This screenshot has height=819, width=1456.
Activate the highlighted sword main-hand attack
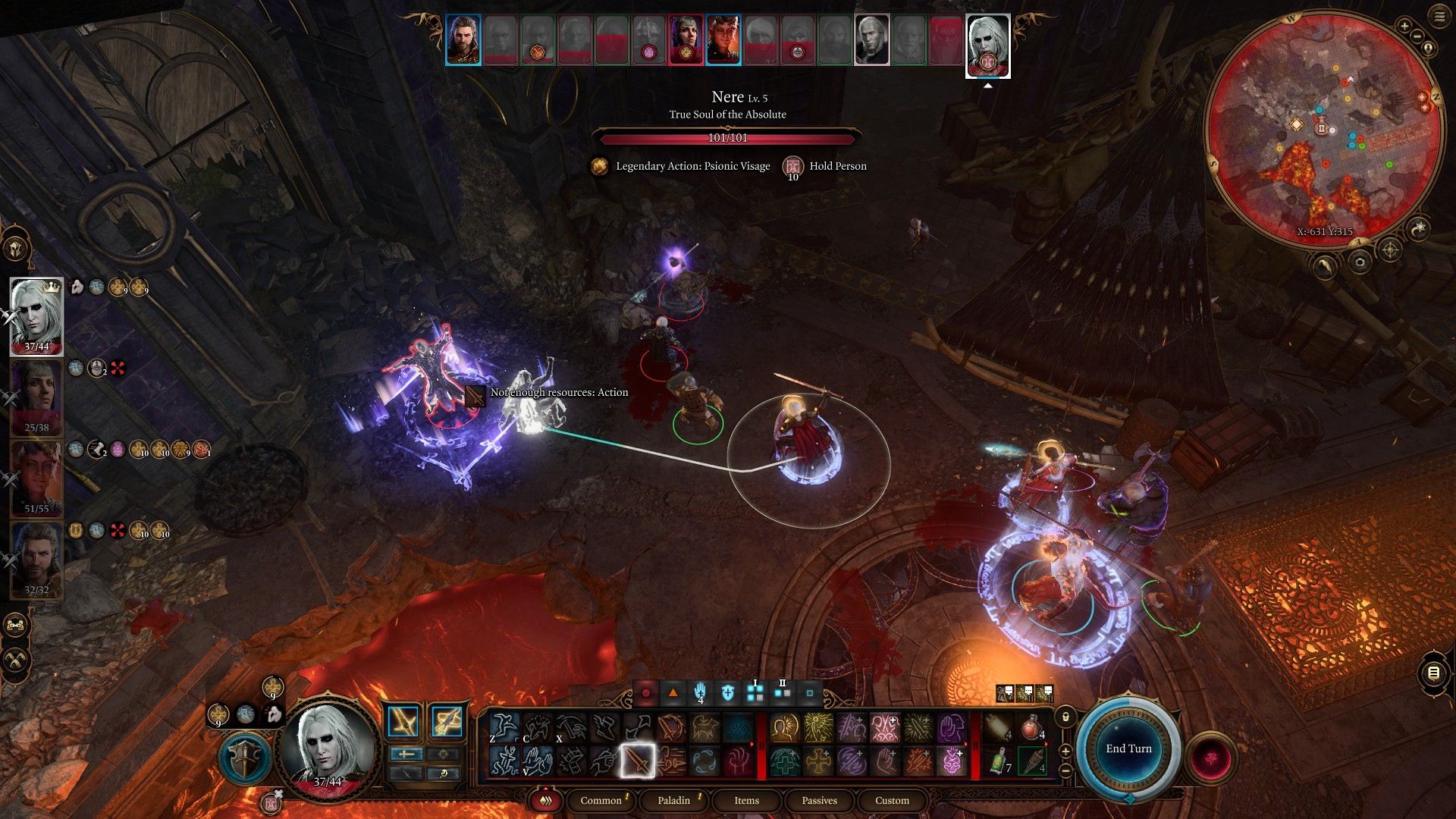click(638, 761)
